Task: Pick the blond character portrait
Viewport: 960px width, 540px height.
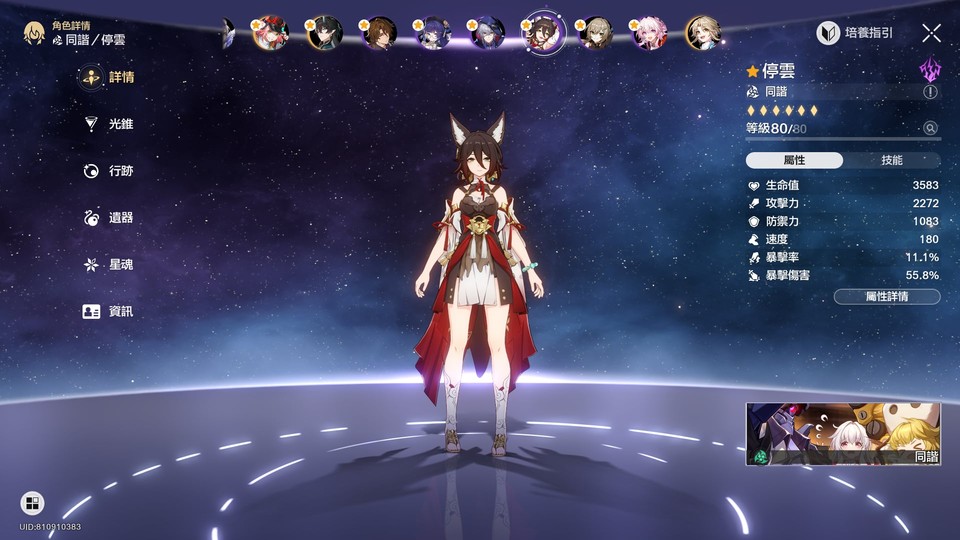Action: coord(703,33)
